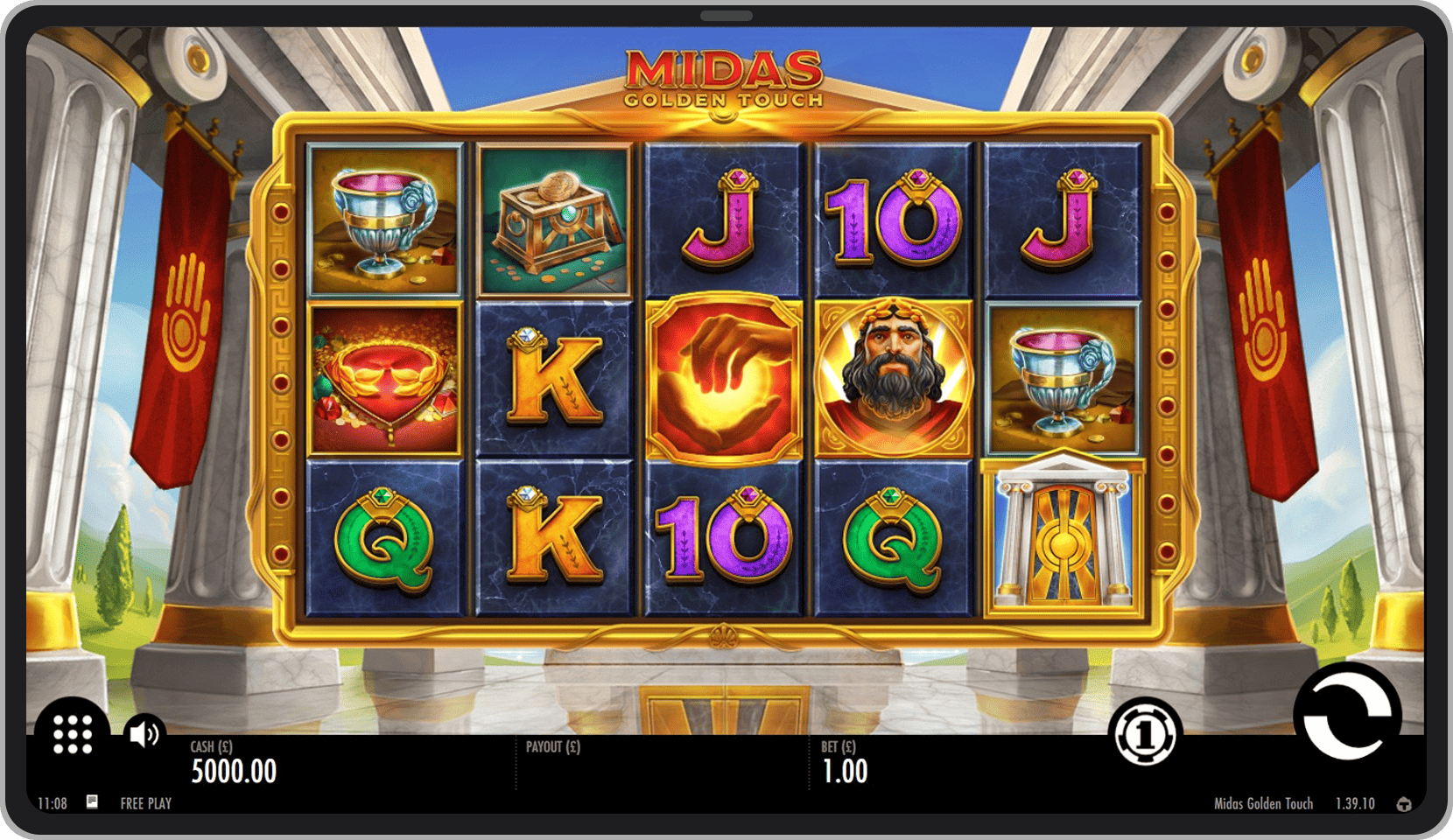Image resolution: width=1453 pixels, height=840 pixels.
Task: Click the FREE PLAY label
Action: coord(145,803)
